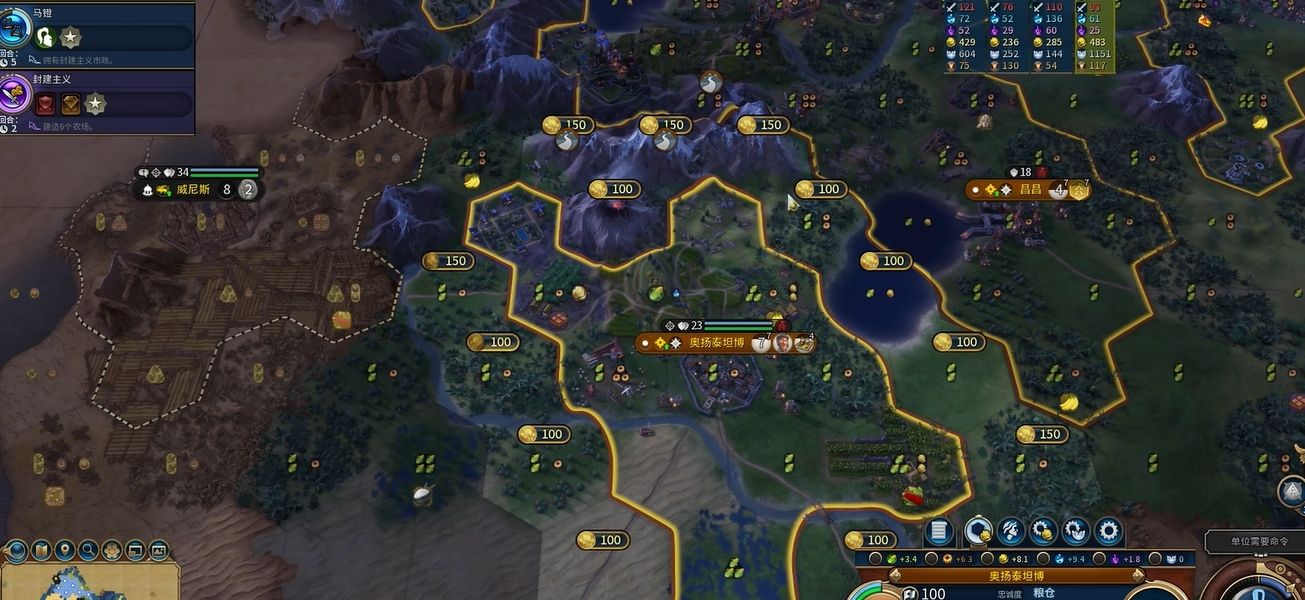Click the hexagon cluster minimap button
The height and width of the screenshot is (600, 1305).
click(x=112, y=550)
